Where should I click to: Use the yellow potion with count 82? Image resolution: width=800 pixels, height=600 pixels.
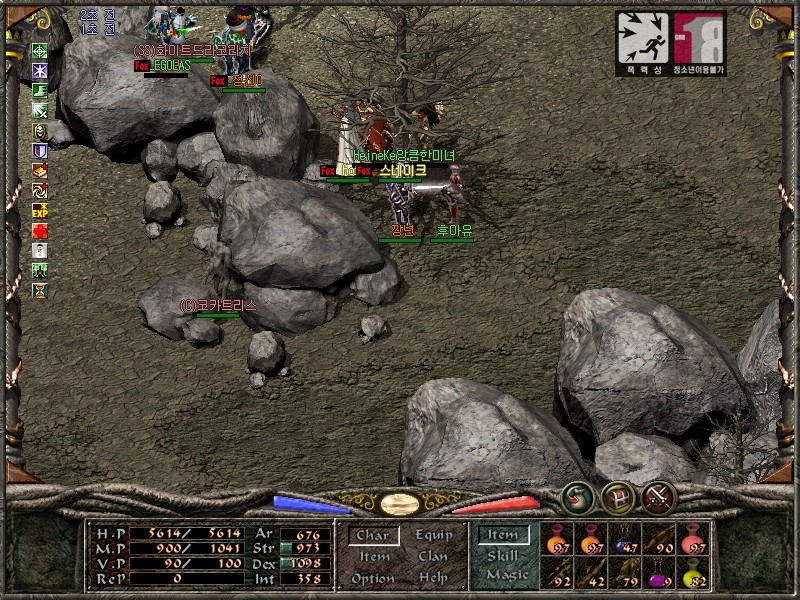click(692, 575)
